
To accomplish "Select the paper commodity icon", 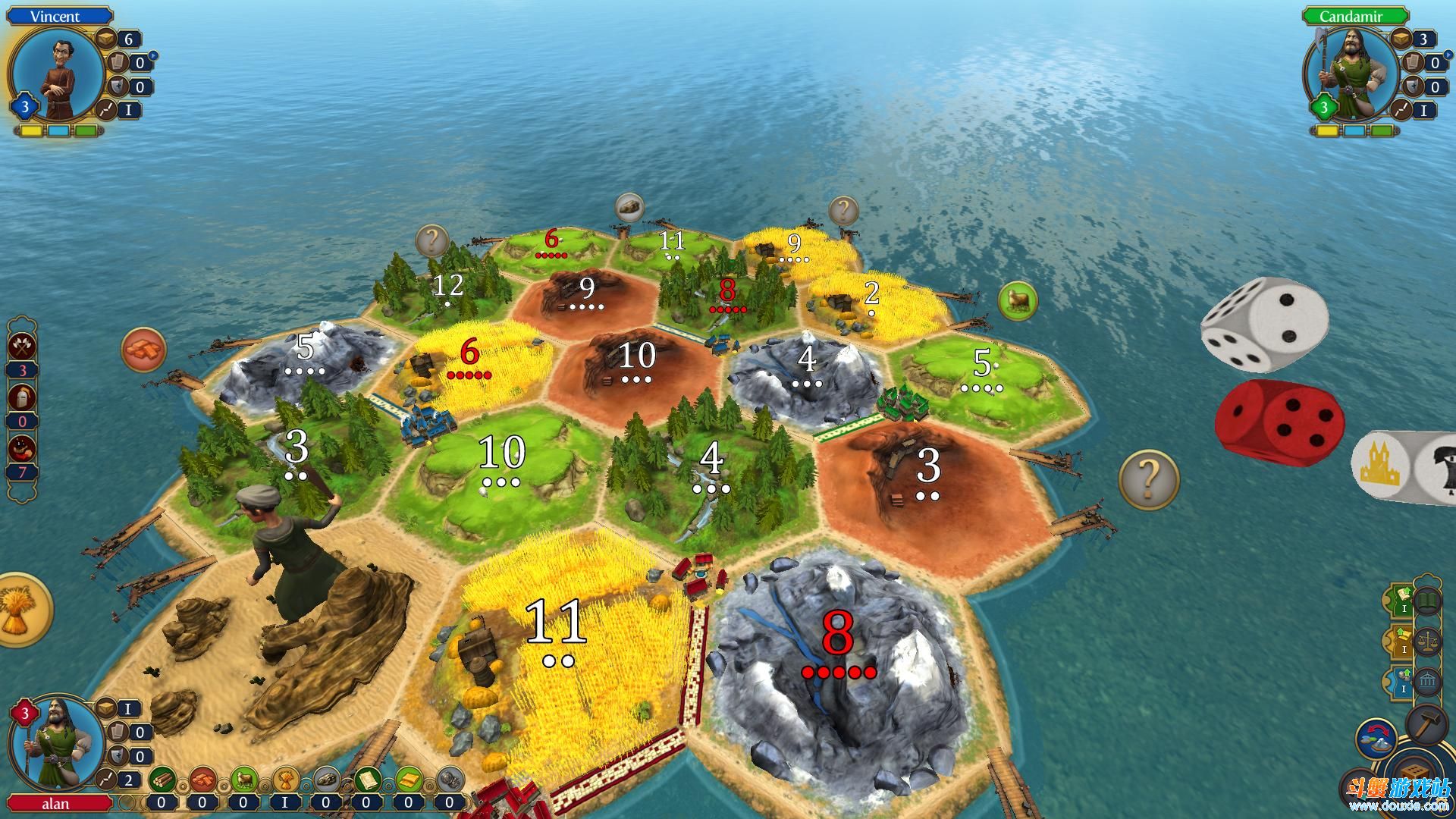I will pos(368,779).
